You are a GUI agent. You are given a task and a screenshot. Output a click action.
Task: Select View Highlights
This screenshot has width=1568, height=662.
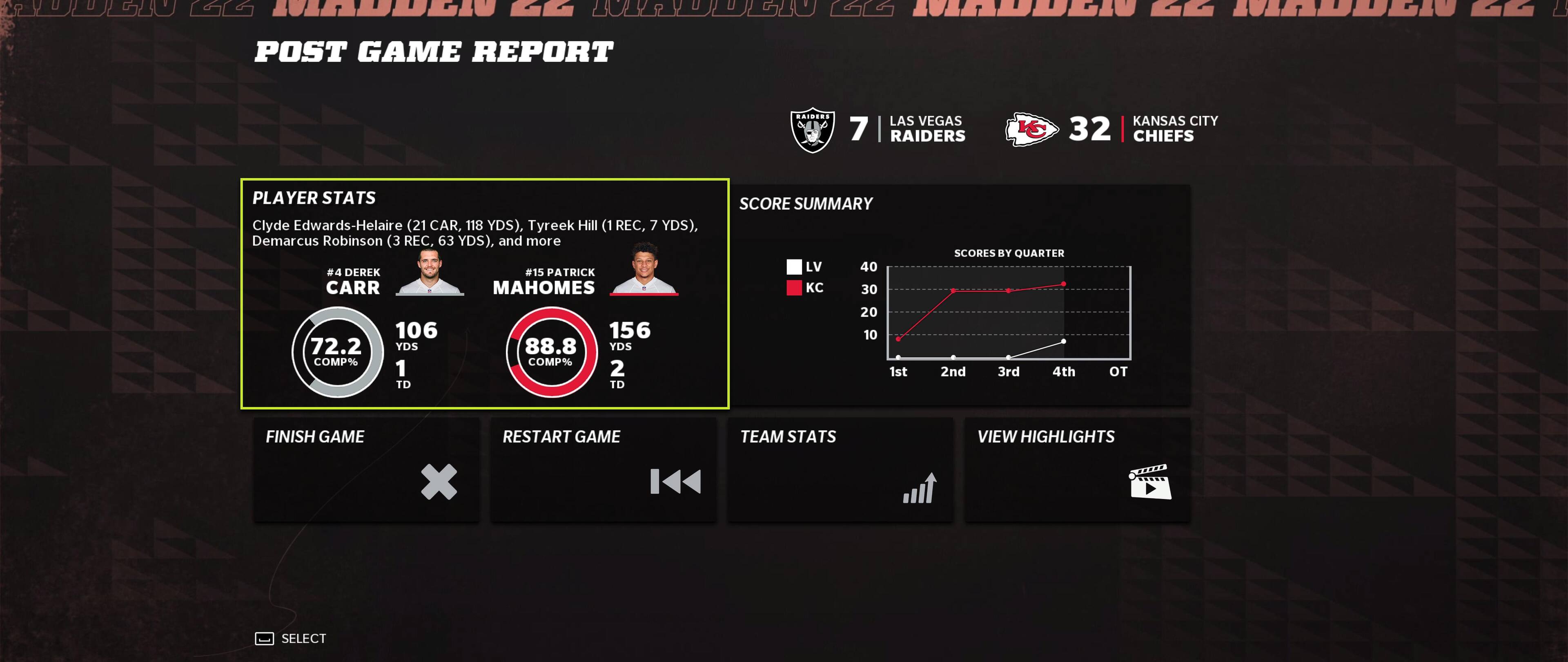point(1077,469)
